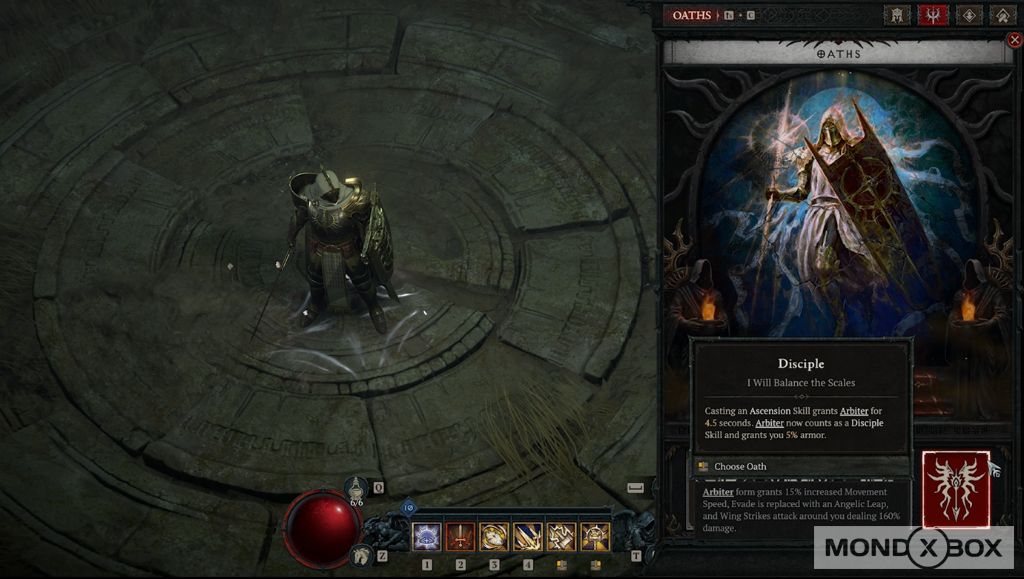Activate the golden shield skill in slot 3
This screenshot has width=1024, height=579.
click(x=494, y=537)
